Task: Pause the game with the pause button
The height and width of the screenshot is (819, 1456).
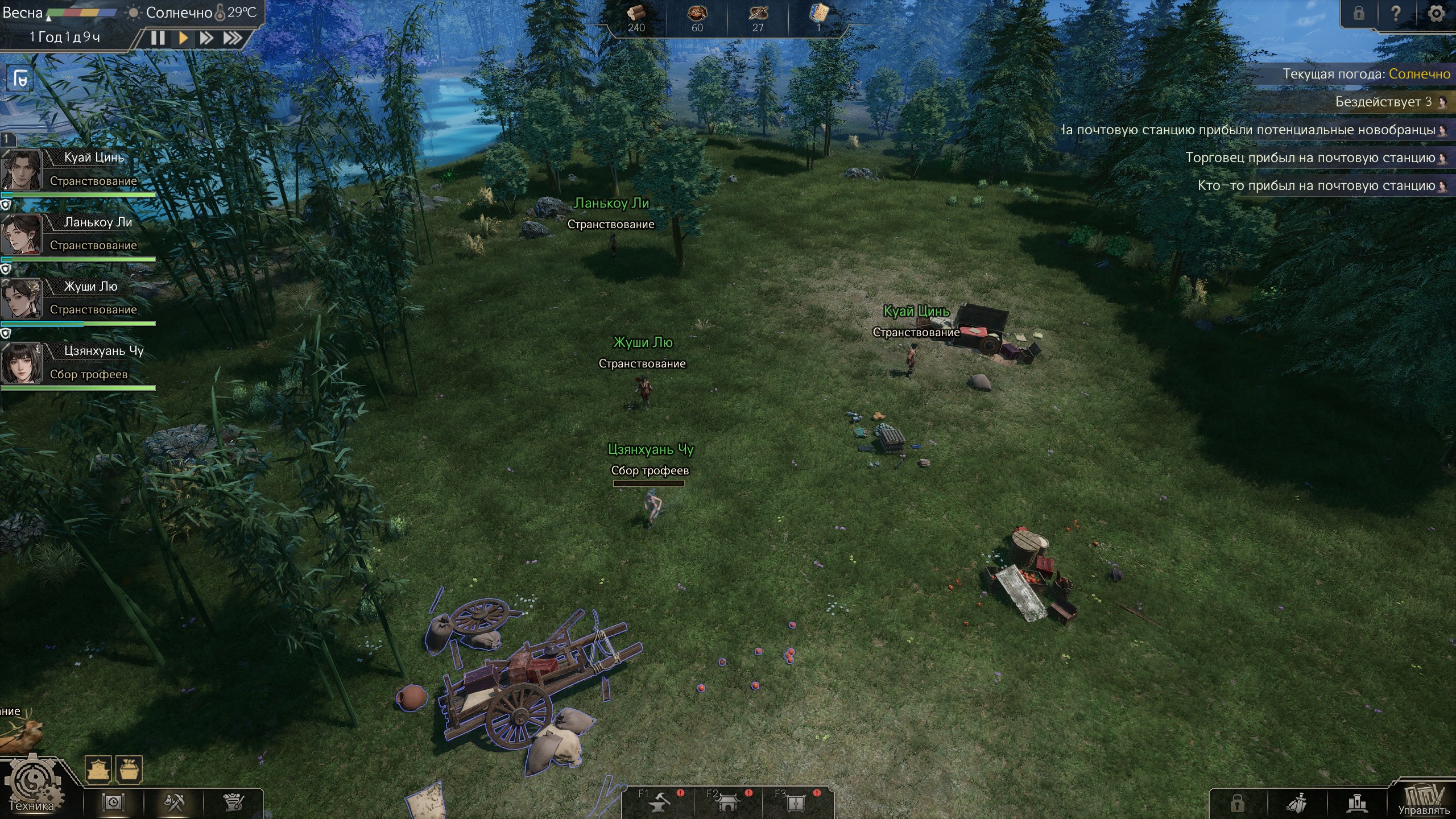Action: coord(158,38)
